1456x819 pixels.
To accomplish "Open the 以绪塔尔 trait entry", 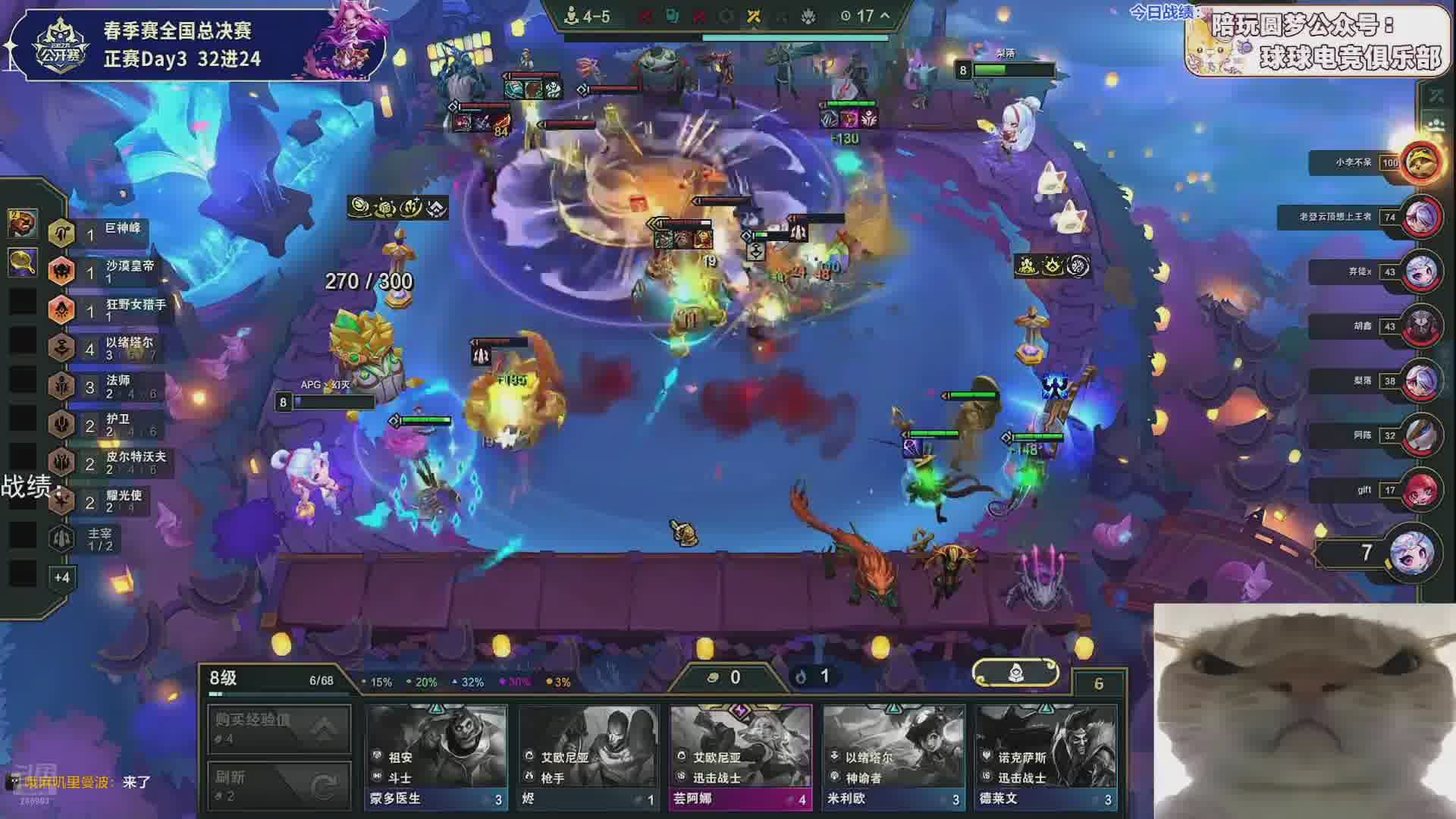I will (106, 348).
